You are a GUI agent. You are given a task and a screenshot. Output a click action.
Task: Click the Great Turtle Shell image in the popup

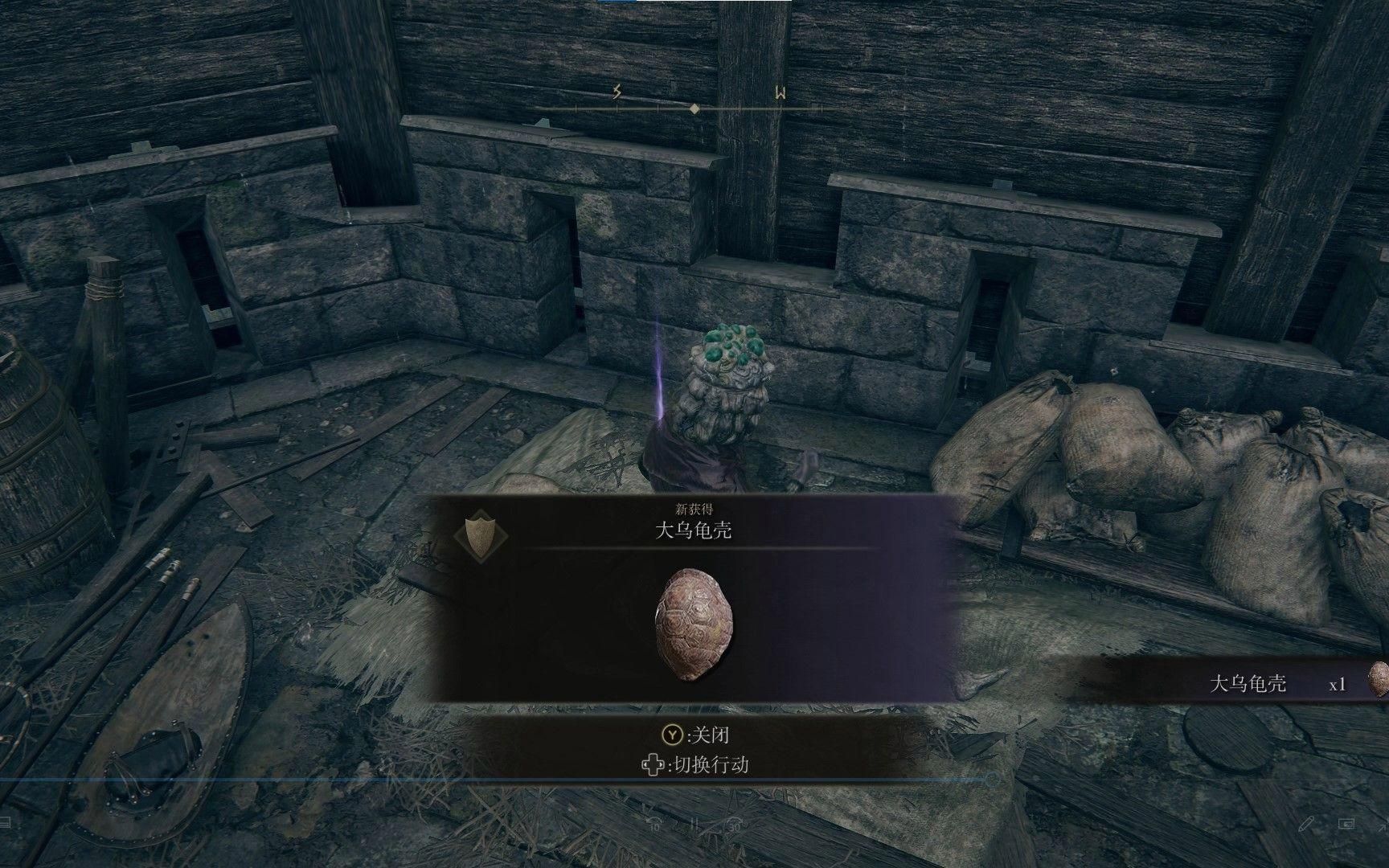click(x=694, y=624)
